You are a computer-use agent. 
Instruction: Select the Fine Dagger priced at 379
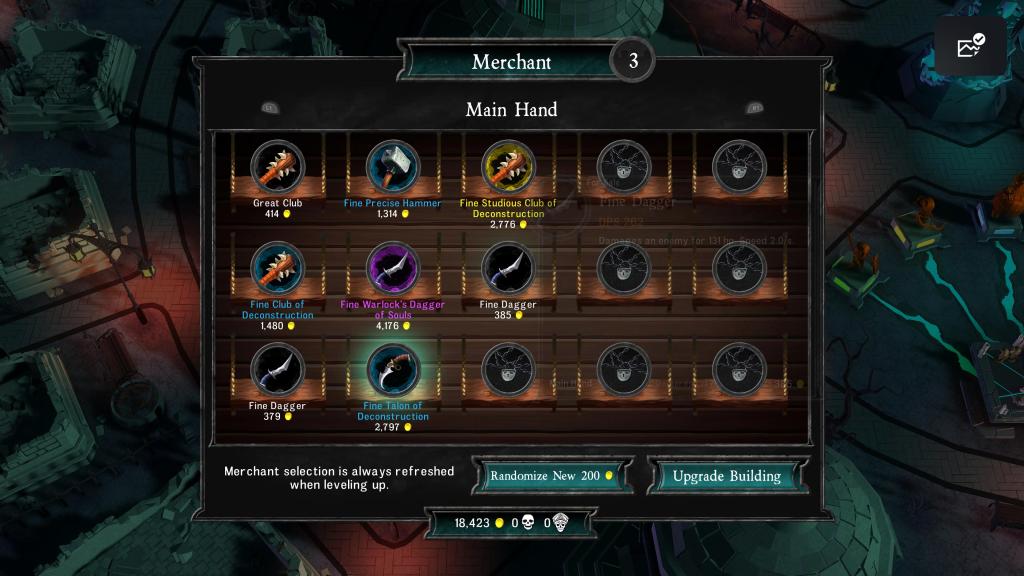[x=277, y=369]
